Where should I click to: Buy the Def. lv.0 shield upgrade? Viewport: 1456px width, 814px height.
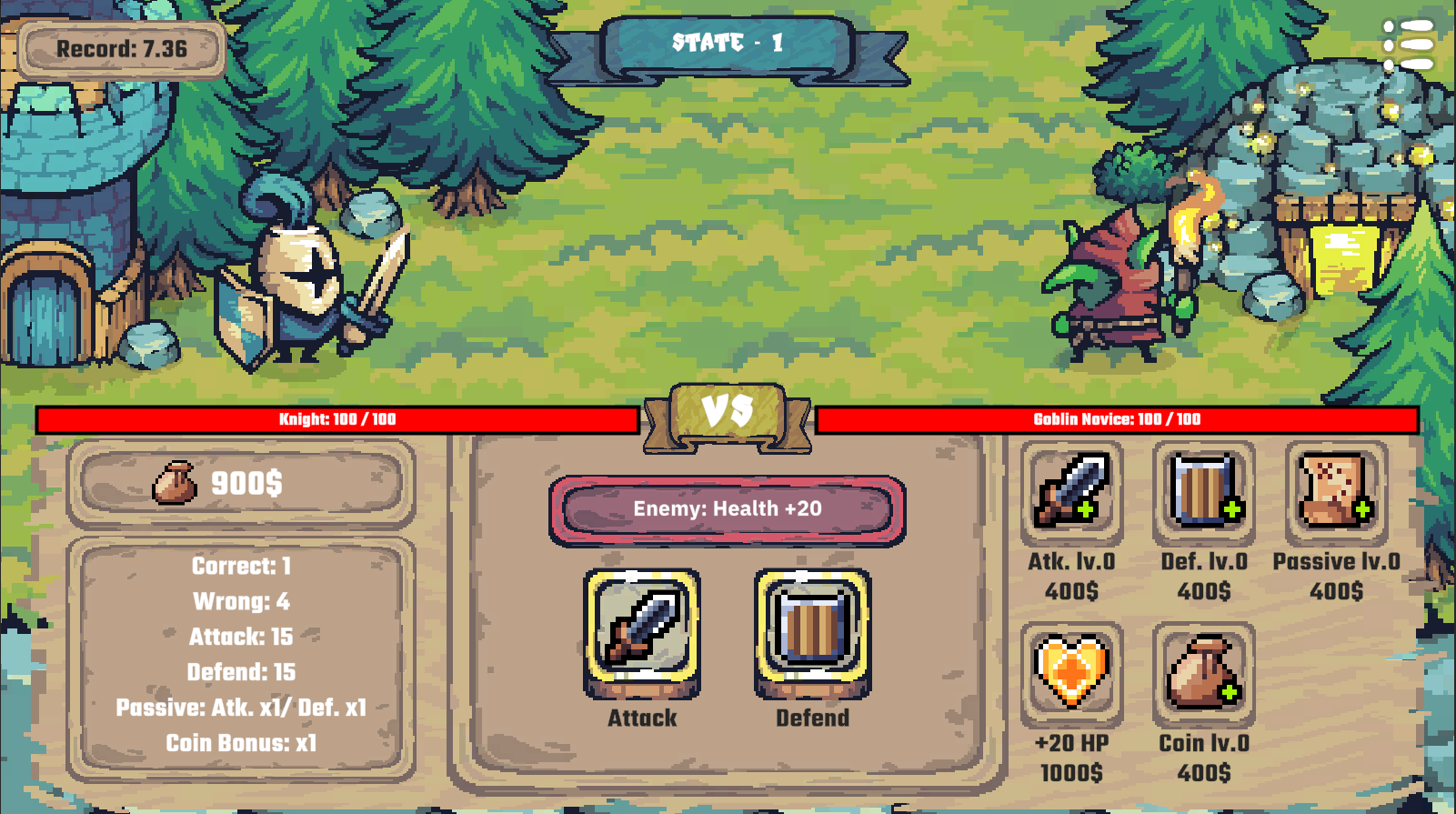[x=1204, y=492]
